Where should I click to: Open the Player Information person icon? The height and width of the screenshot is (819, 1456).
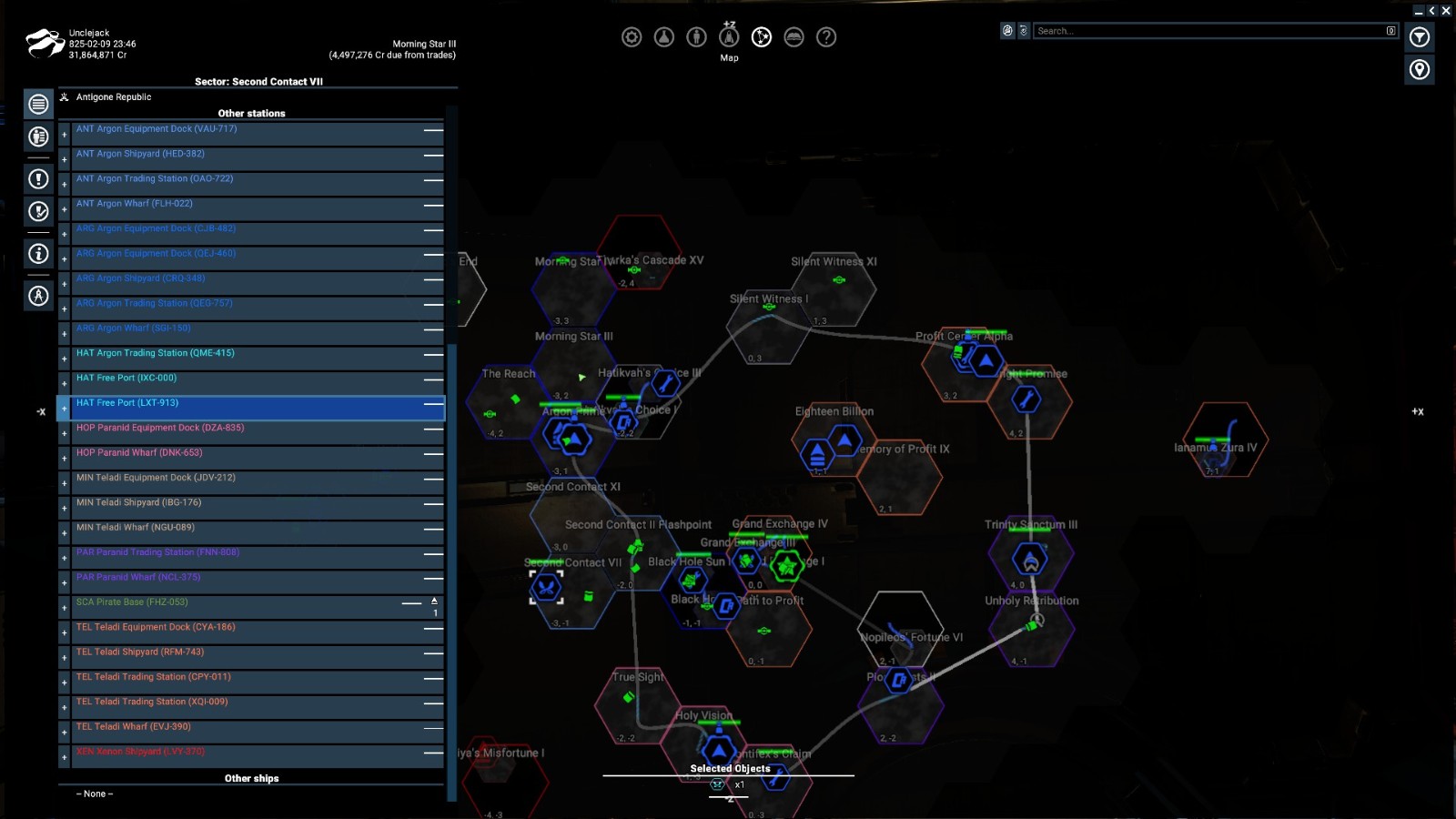696,37
